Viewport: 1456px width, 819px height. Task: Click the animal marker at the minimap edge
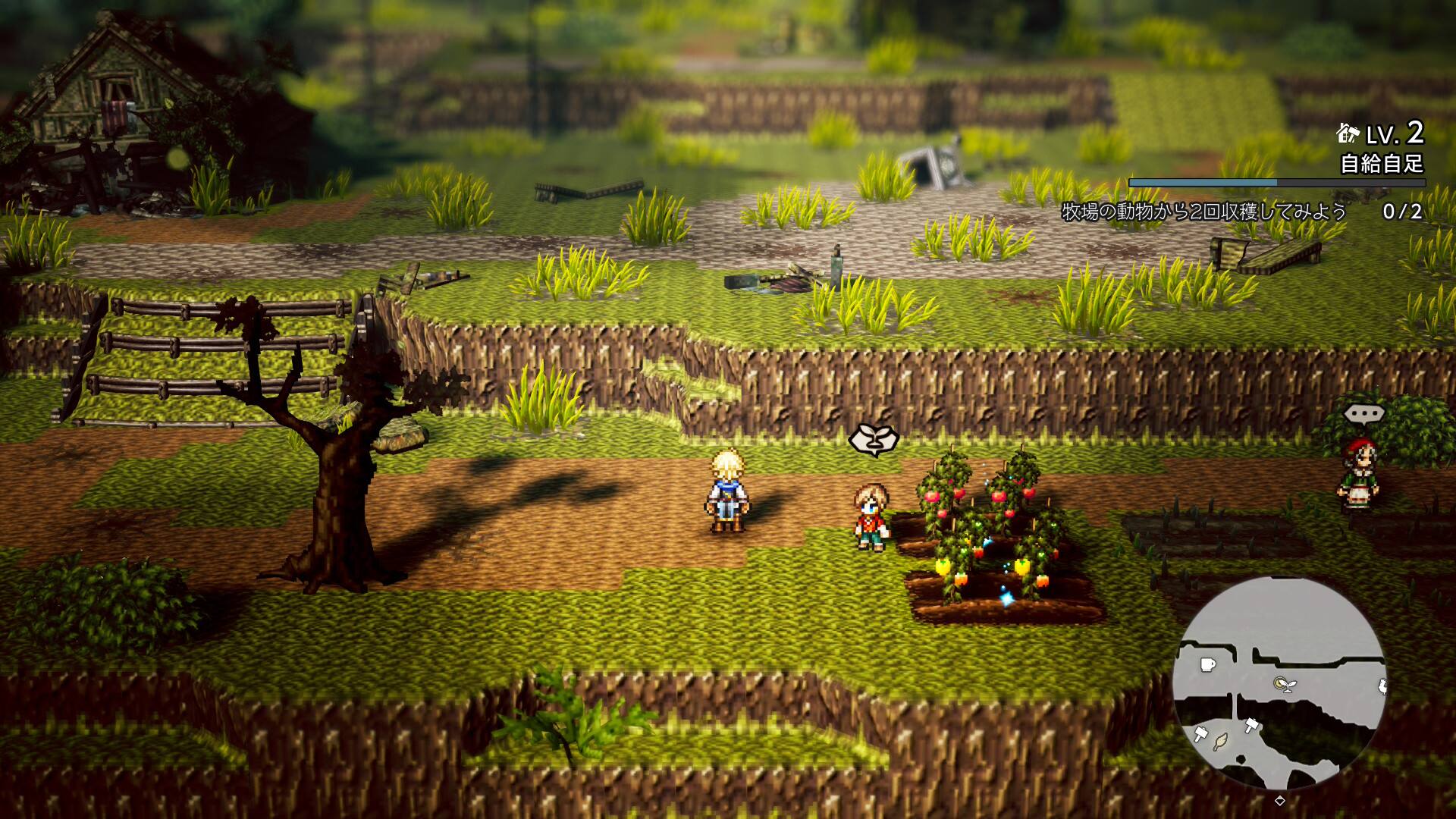(x=1382, y=687)
